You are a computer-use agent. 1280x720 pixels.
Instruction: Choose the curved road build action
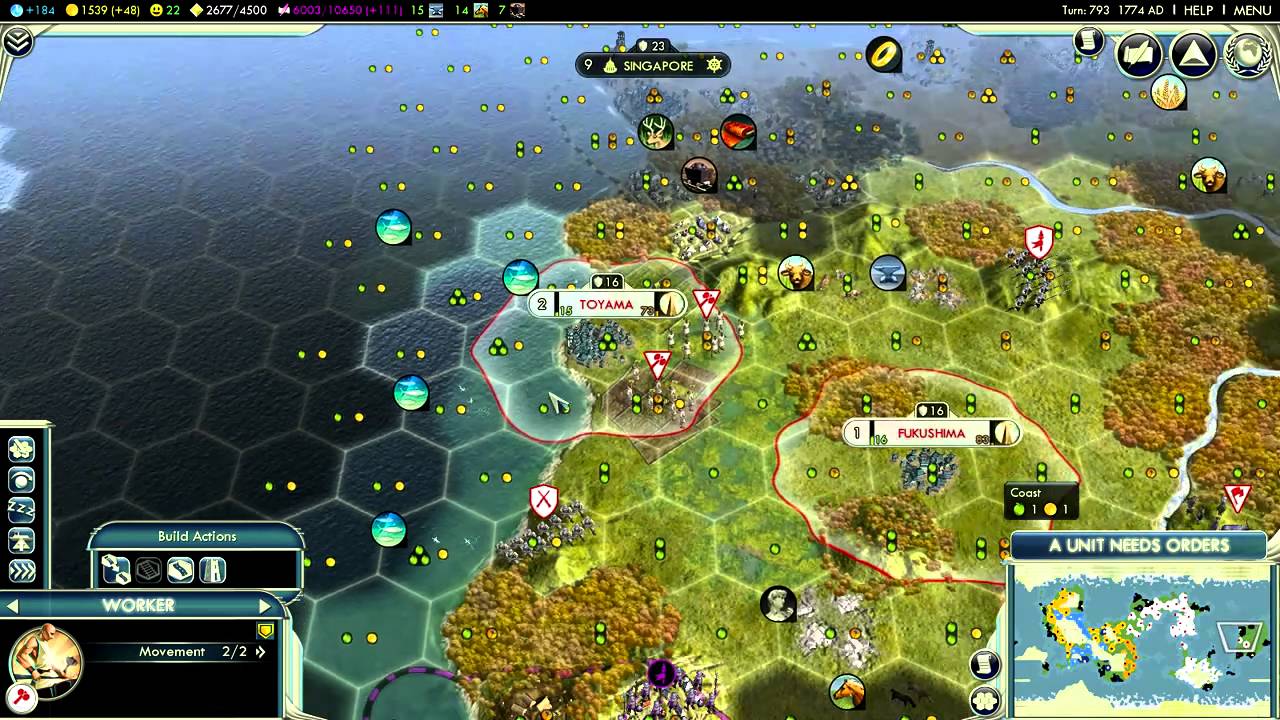(180, 570)
